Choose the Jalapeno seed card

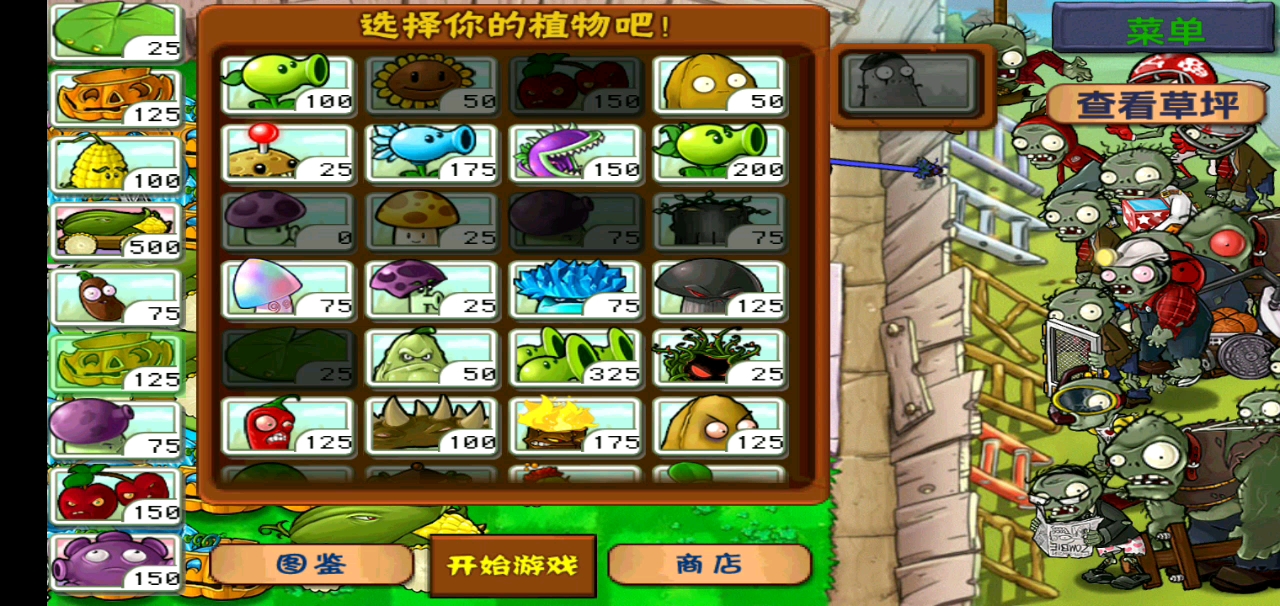coord(288,425)
